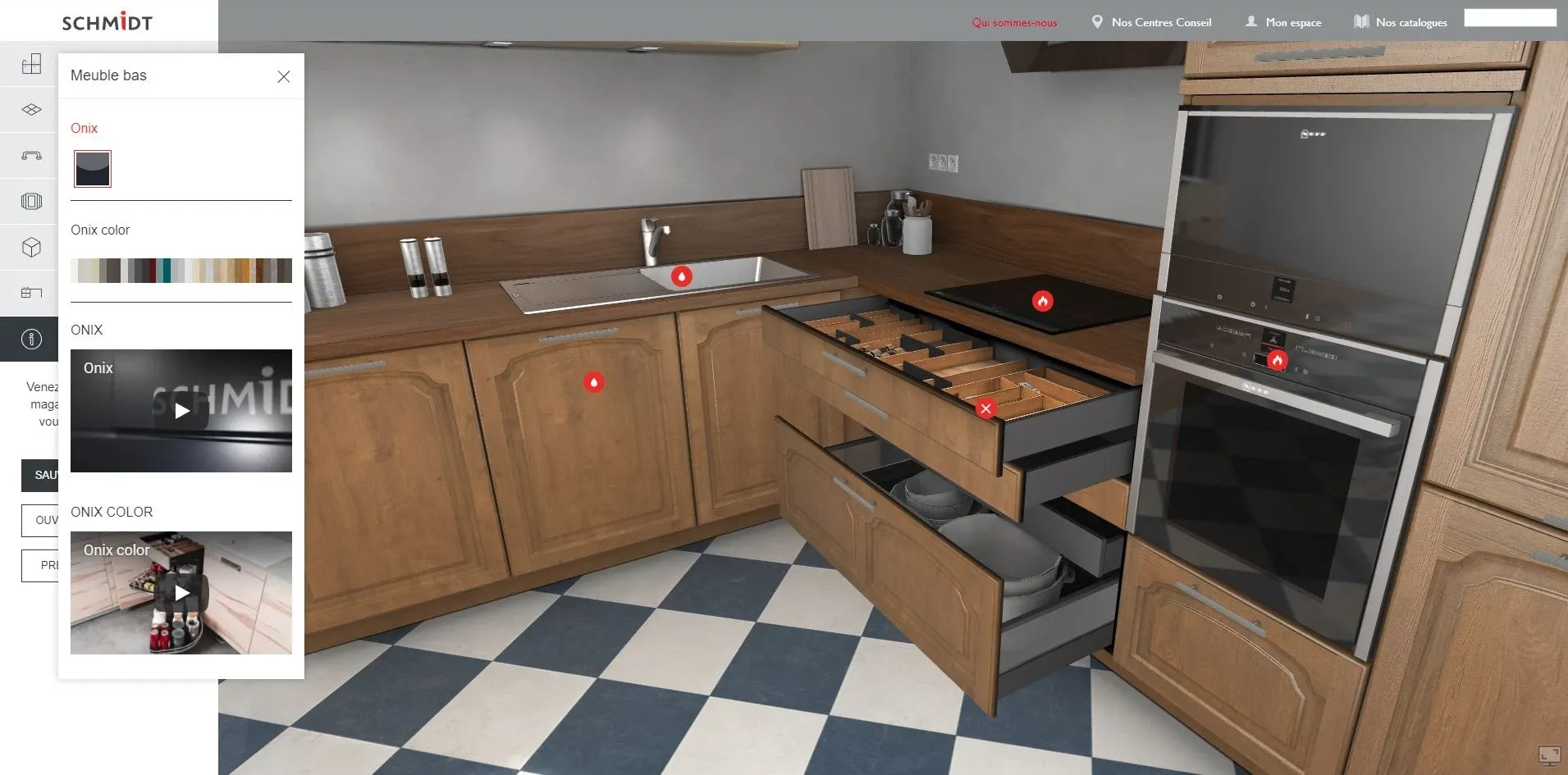The image size is (1568, 775).
Task: Click the info icon in the sidebar
Action: tap(30, 339)
